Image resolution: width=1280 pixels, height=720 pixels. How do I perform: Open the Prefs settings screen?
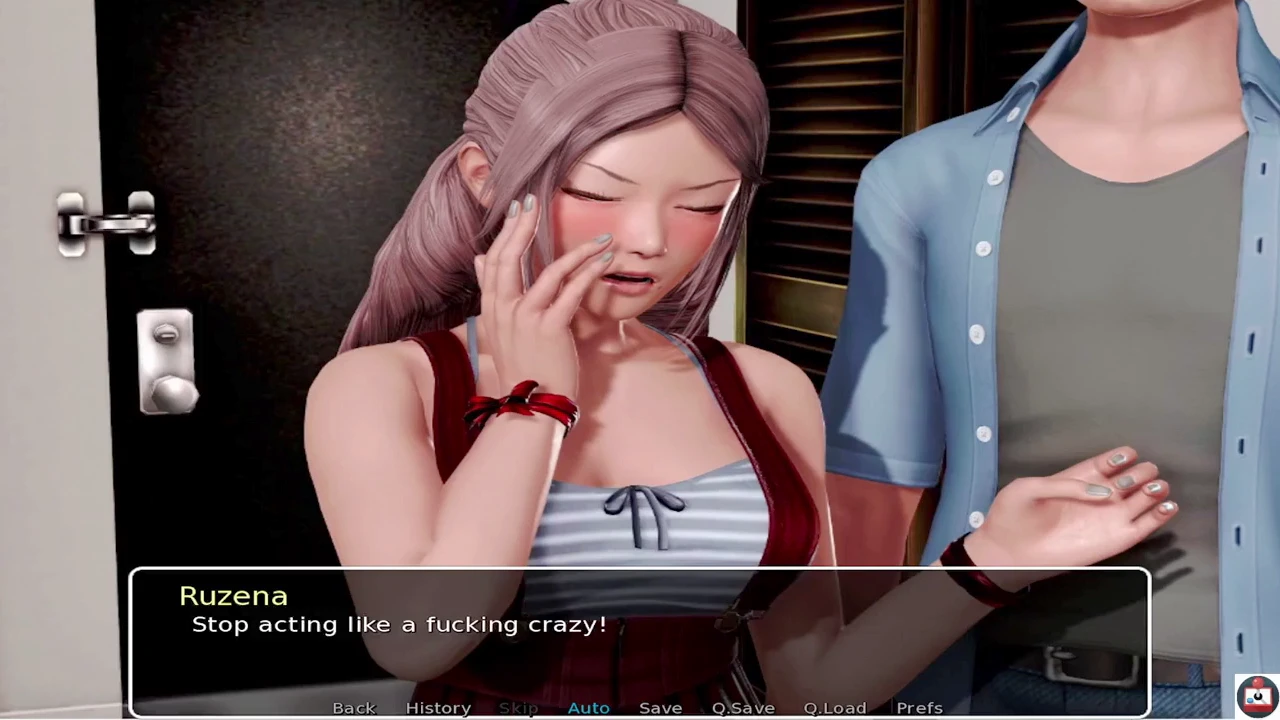pos(919,708)
